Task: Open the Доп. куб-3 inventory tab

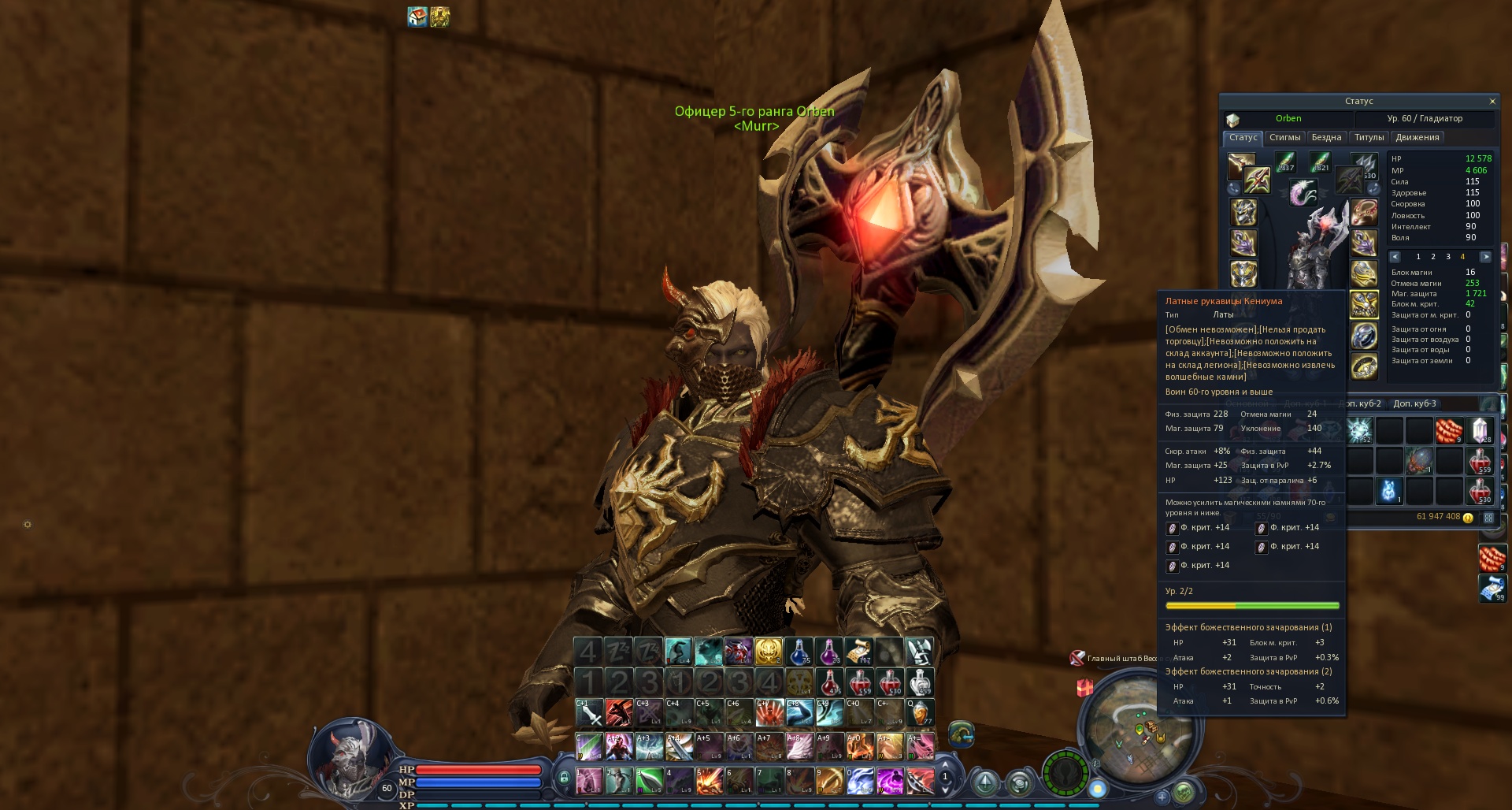Action: (x=1414, y=404)
